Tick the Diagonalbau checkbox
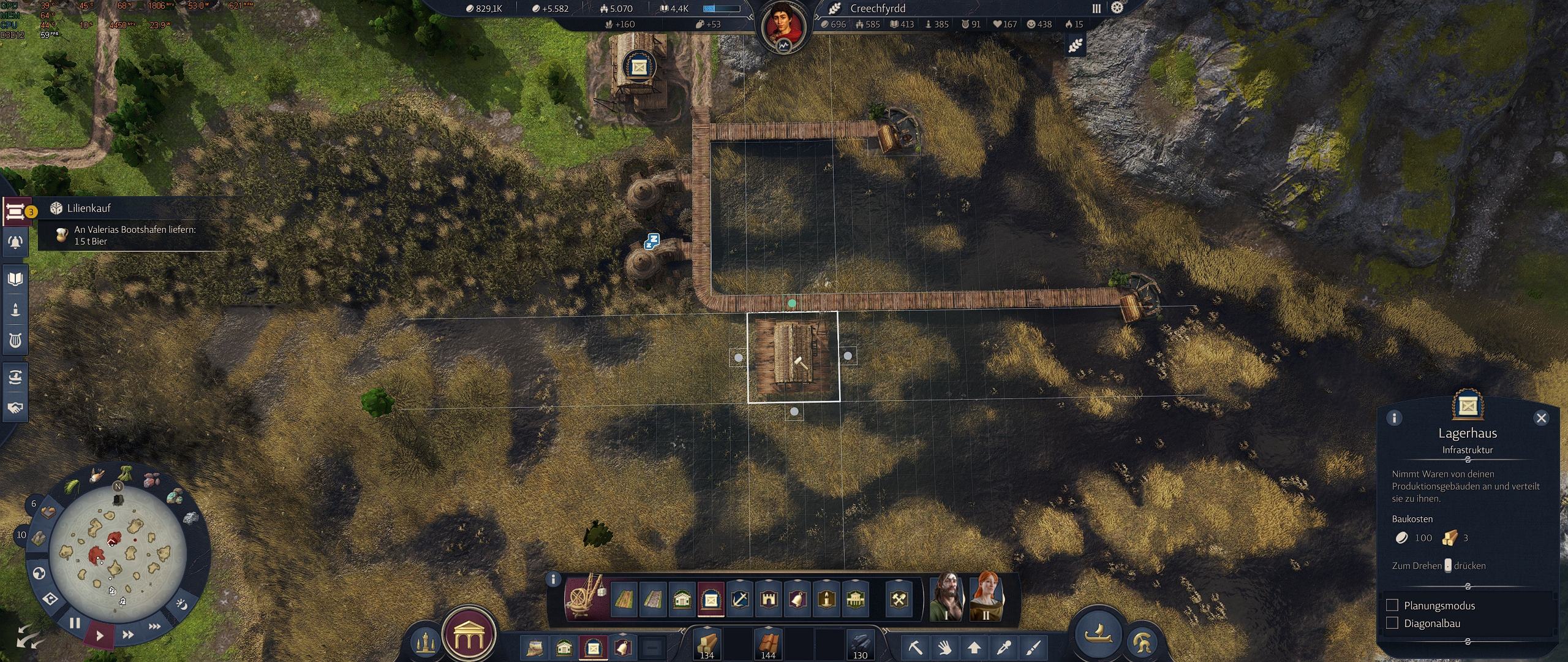Viewport: 1568px width, 662px height. 1392,623
